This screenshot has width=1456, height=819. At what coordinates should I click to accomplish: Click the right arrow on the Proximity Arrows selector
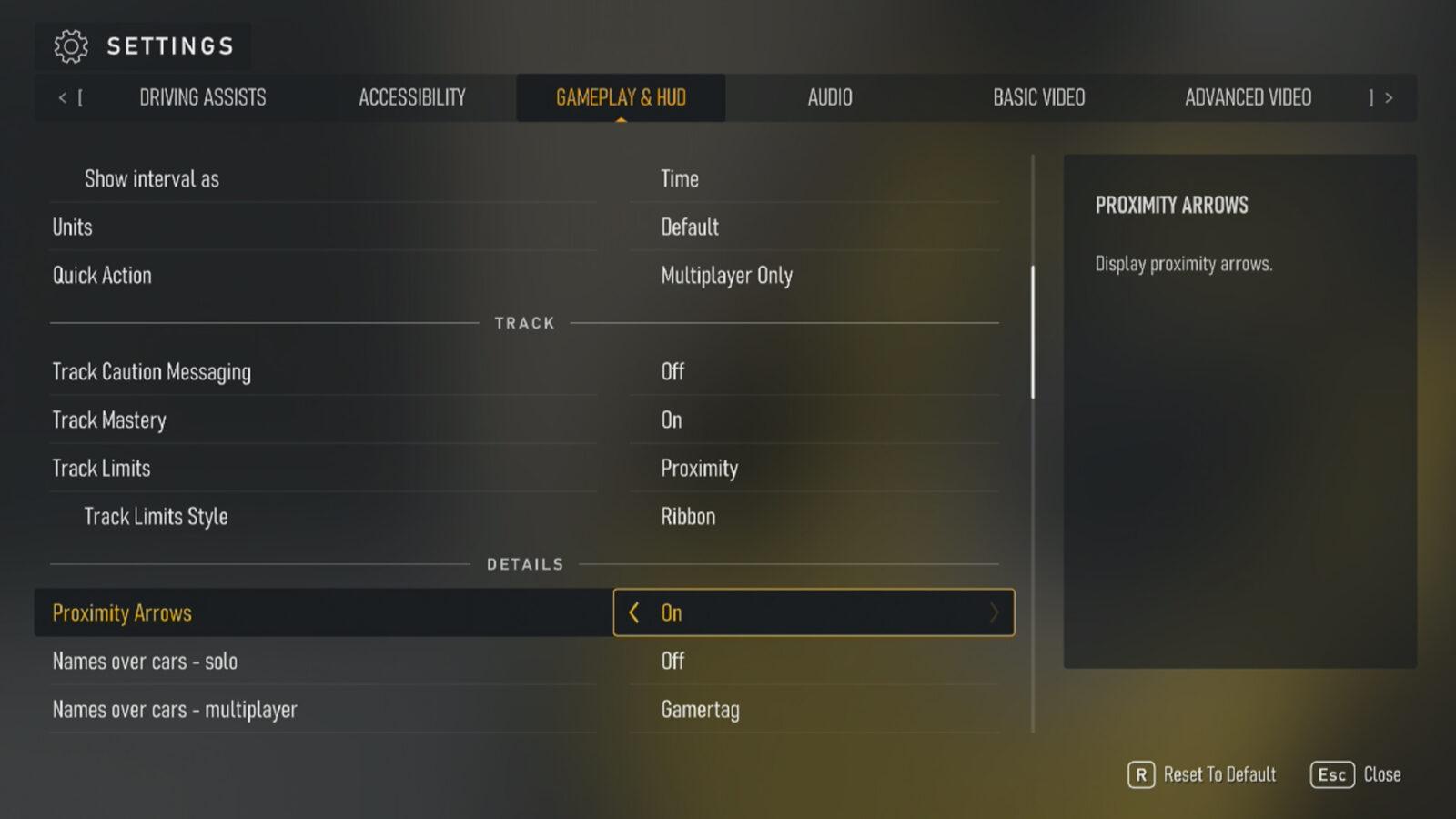pos(995,612)
